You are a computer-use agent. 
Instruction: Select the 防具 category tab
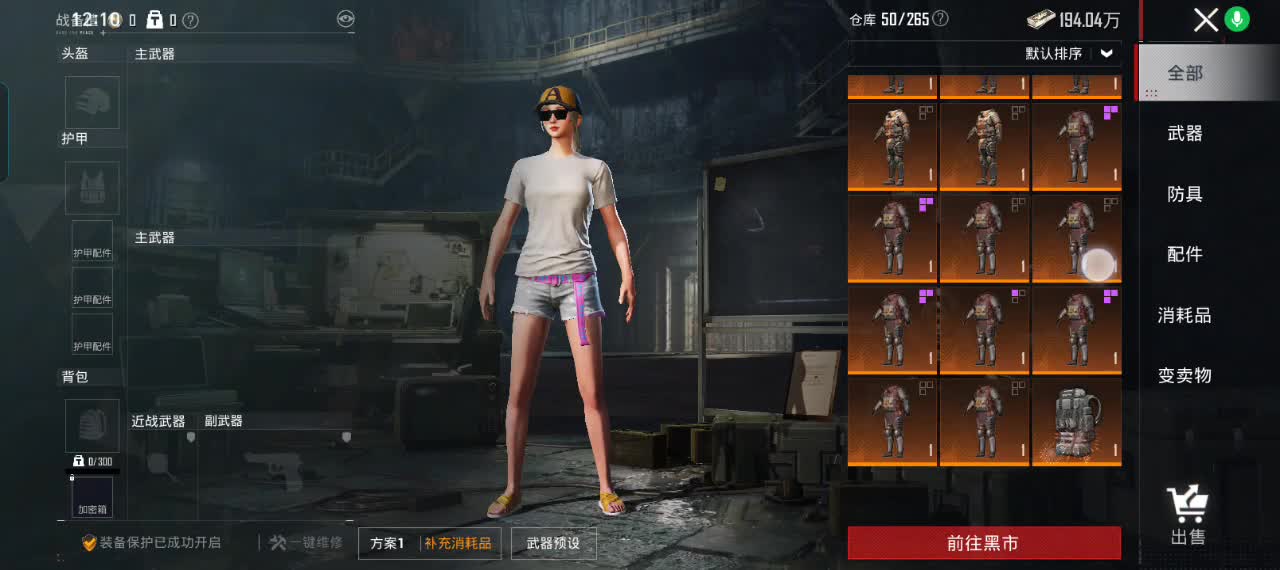point(1185,194)
